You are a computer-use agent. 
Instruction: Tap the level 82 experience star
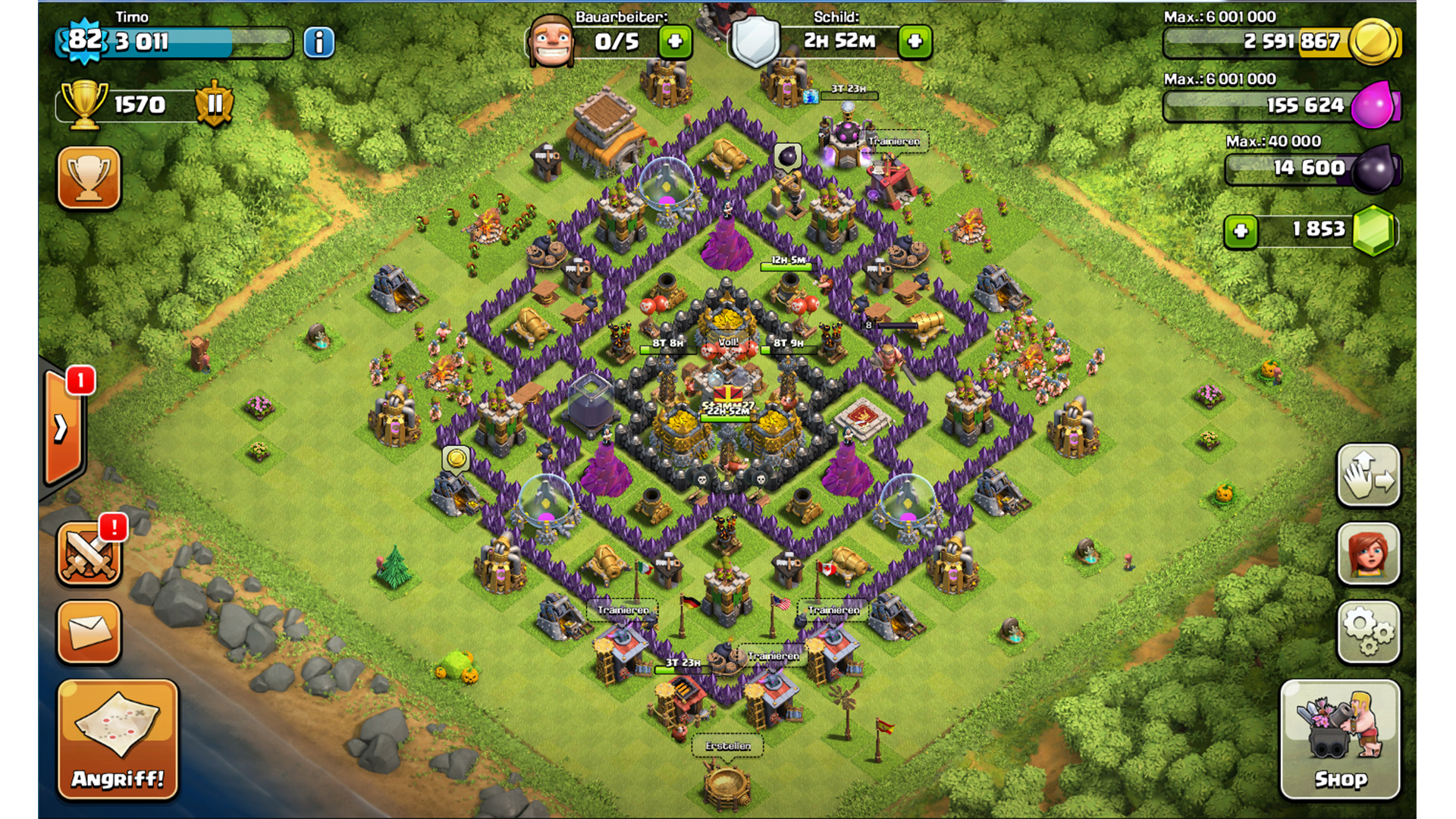tap(83, 39)
